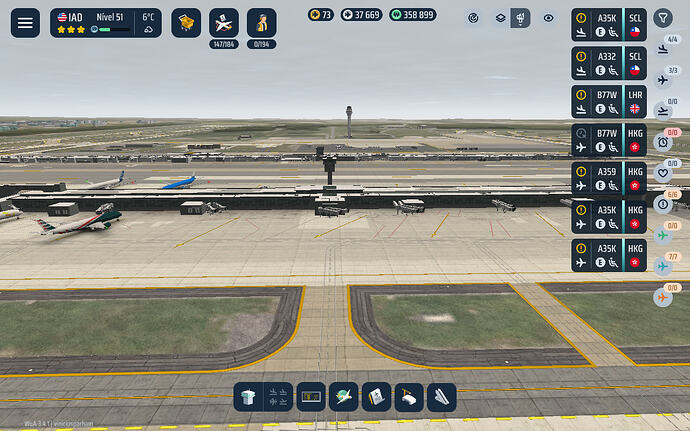The width and height of the screenshot is (690, 431).
Task: Filter flights by the alarm clock icon
Action: point(663,142)
